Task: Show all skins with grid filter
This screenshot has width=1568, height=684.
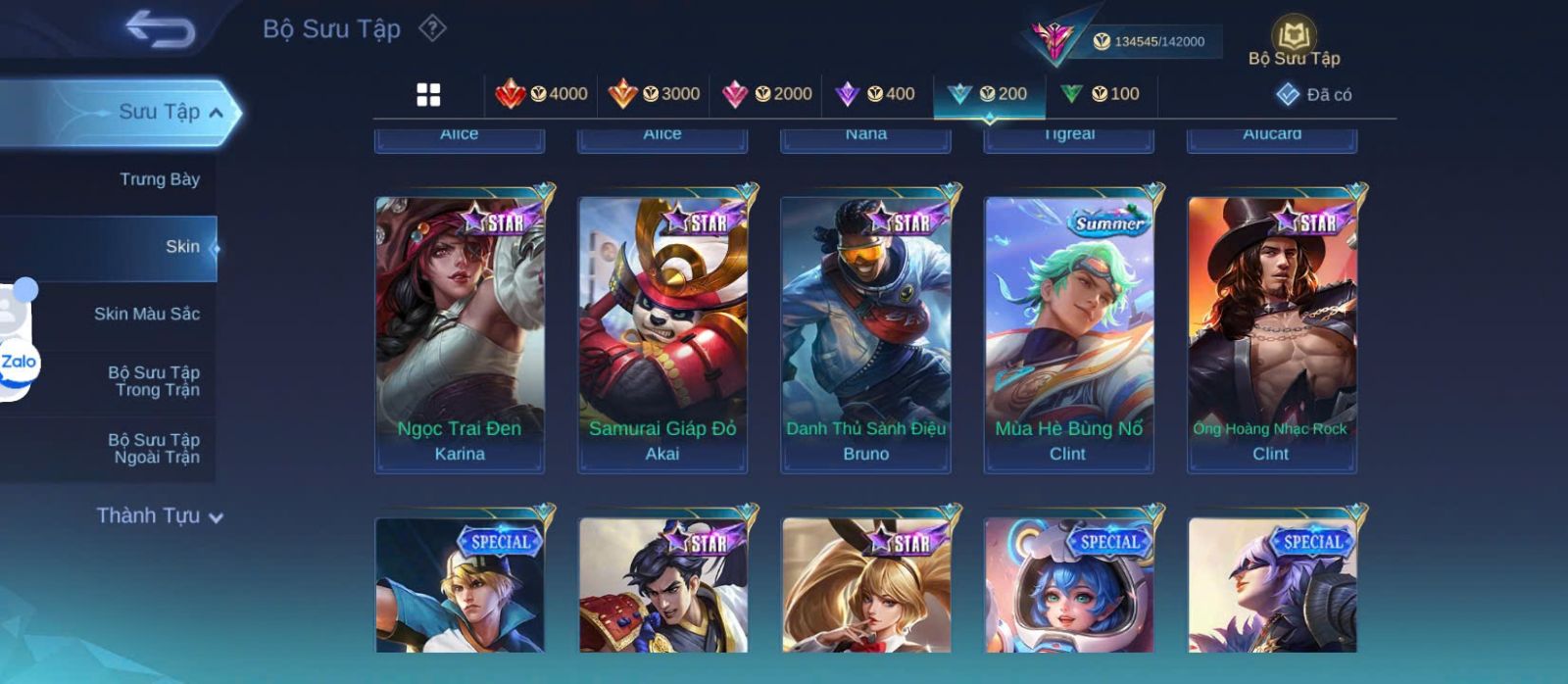Action: pyautogui.click(x=428, y=94)
